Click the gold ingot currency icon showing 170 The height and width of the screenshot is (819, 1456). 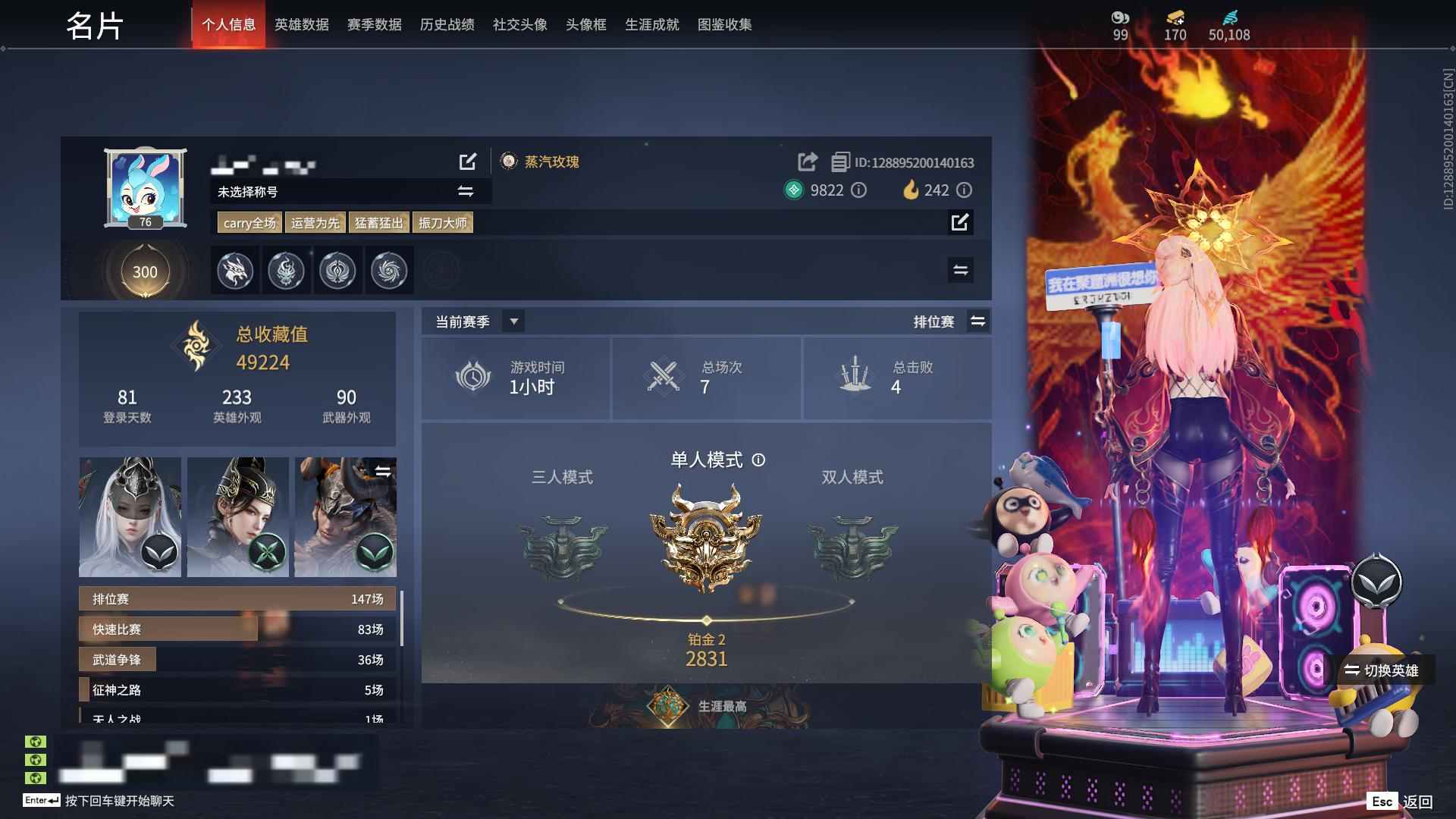[1172, 17]
